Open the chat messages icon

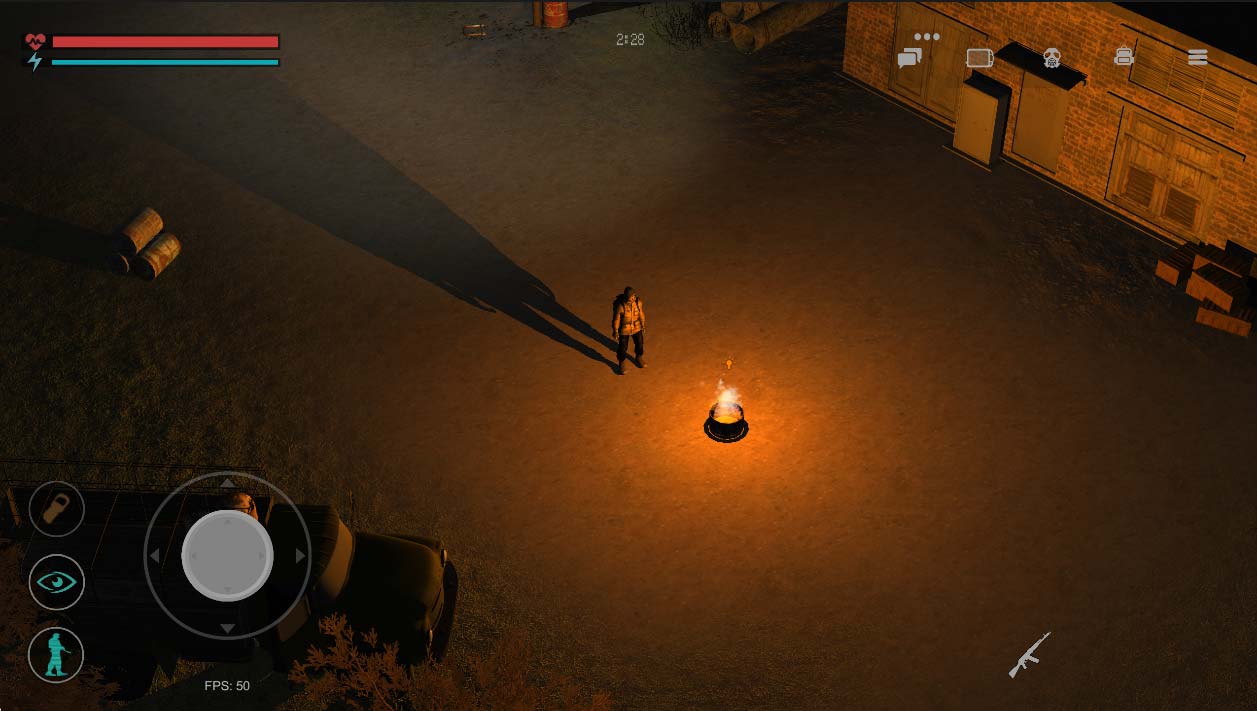tap(909, 58)
